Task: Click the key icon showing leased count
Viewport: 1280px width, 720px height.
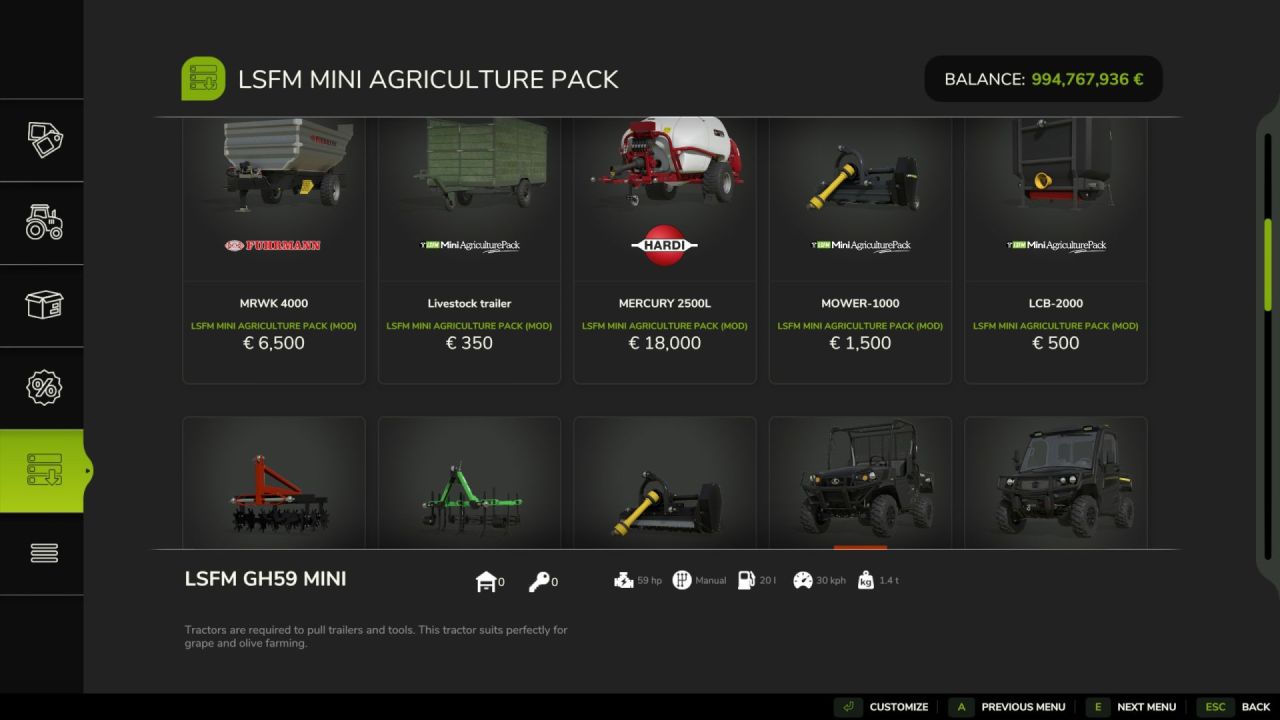Action: [x=540, y=580]
